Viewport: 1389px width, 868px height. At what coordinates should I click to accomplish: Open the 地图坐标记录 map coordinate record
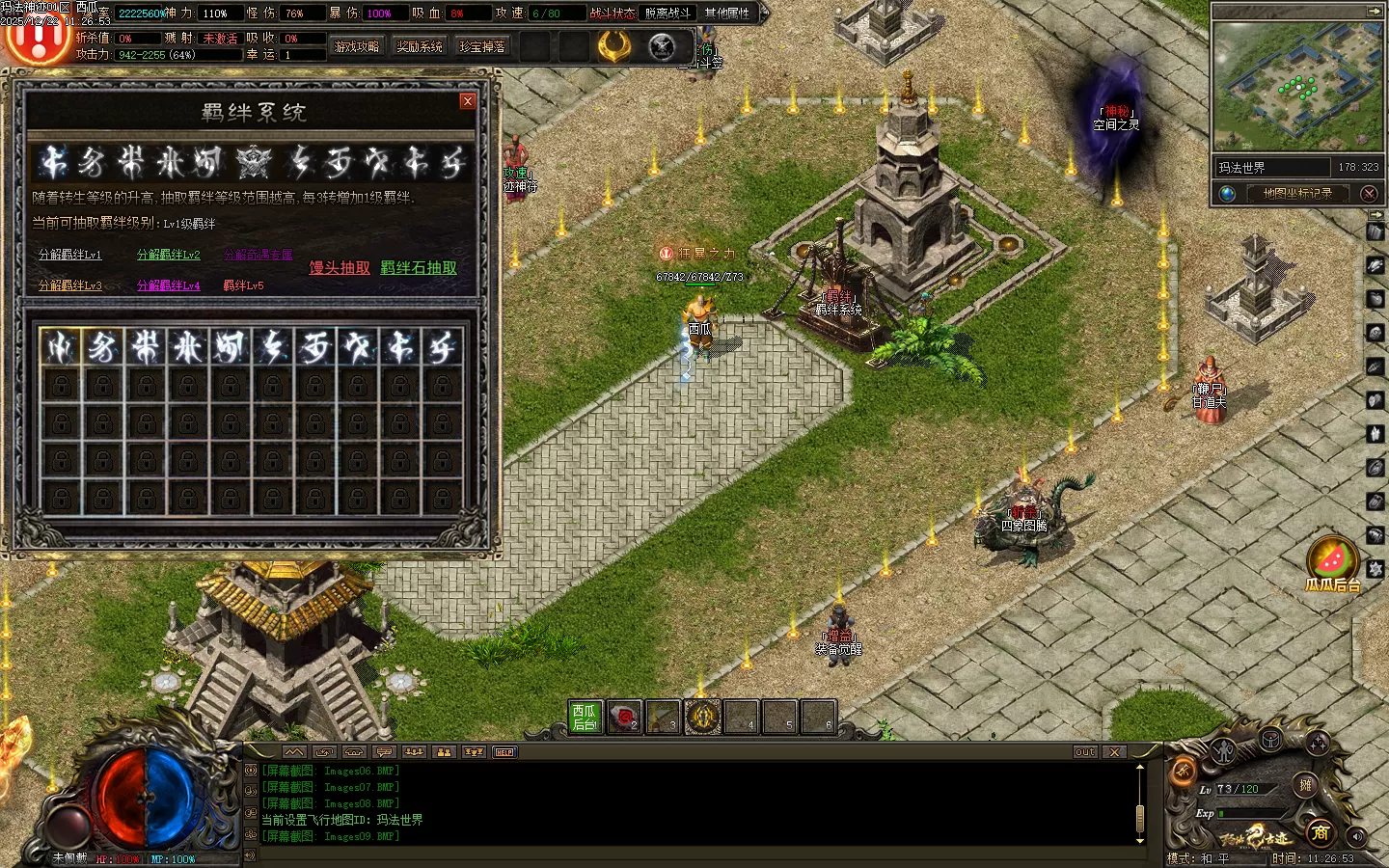point(1297,194)
